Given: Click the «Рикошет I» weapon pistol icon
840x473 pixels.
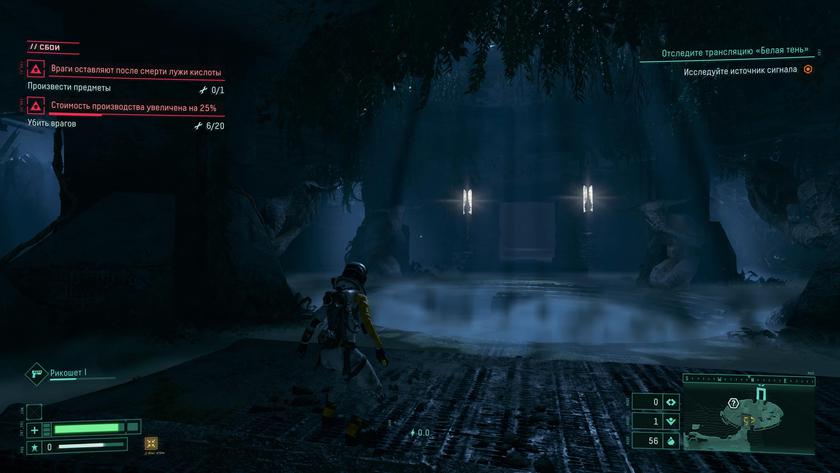Looking at the screenshot, I should coord(36,373).
